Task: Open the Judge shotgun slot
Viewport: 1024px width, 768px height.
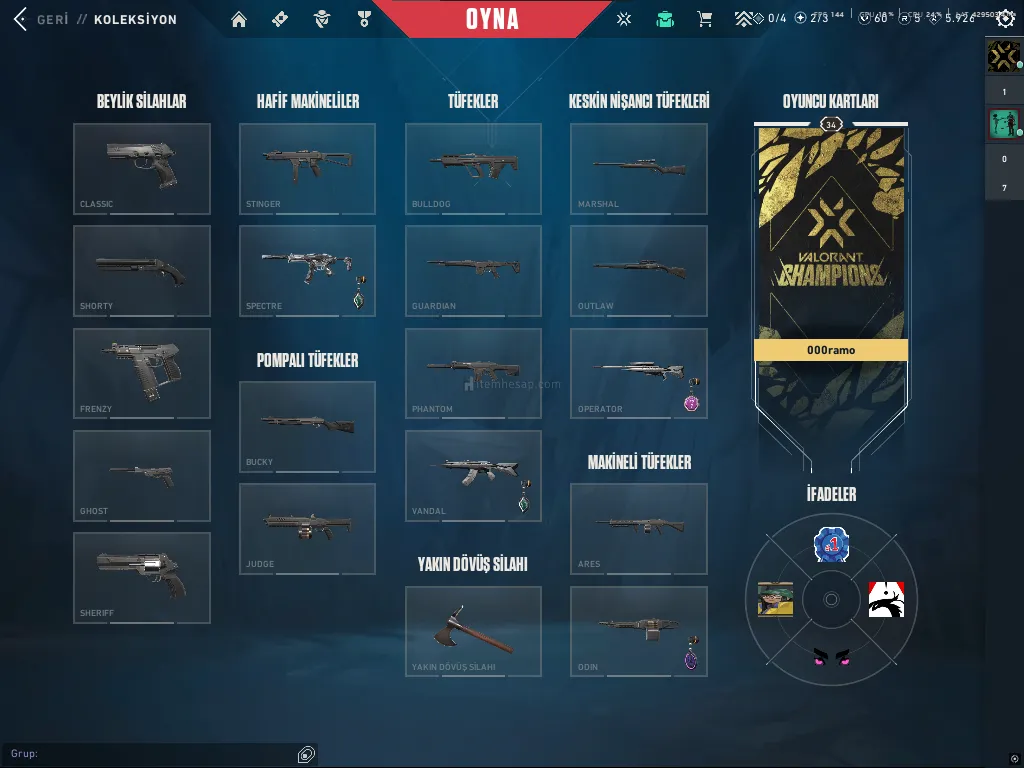Action: pos(307,528)
